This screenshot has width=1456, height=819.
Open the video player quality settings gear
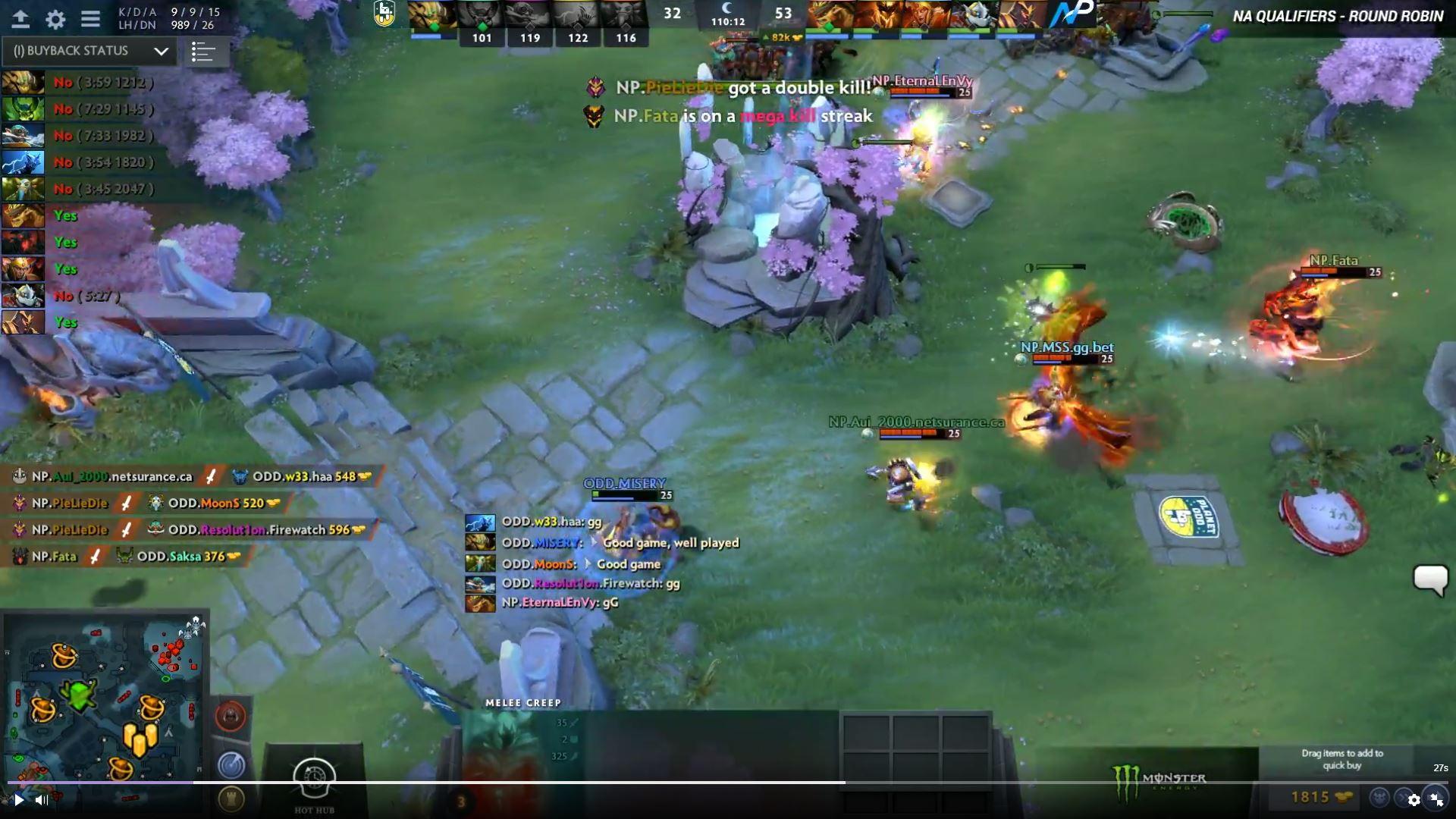click(x=1414, y=800)
